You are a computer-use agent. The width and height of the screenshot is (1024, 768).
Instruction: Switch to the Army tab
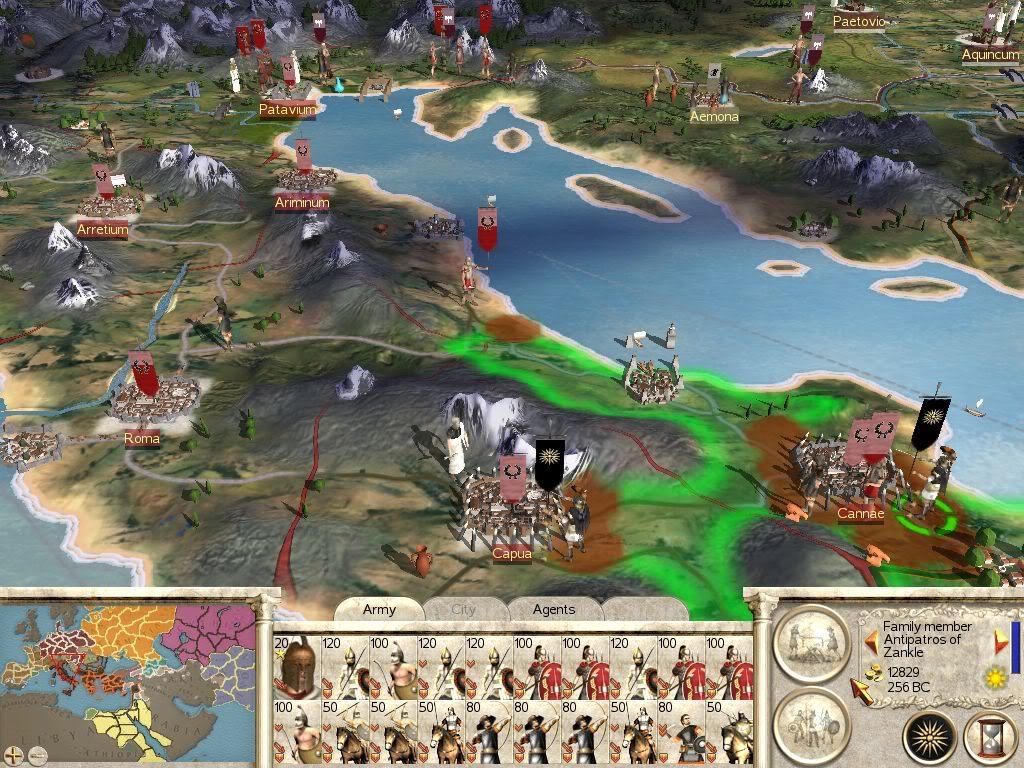coord(379,609)
